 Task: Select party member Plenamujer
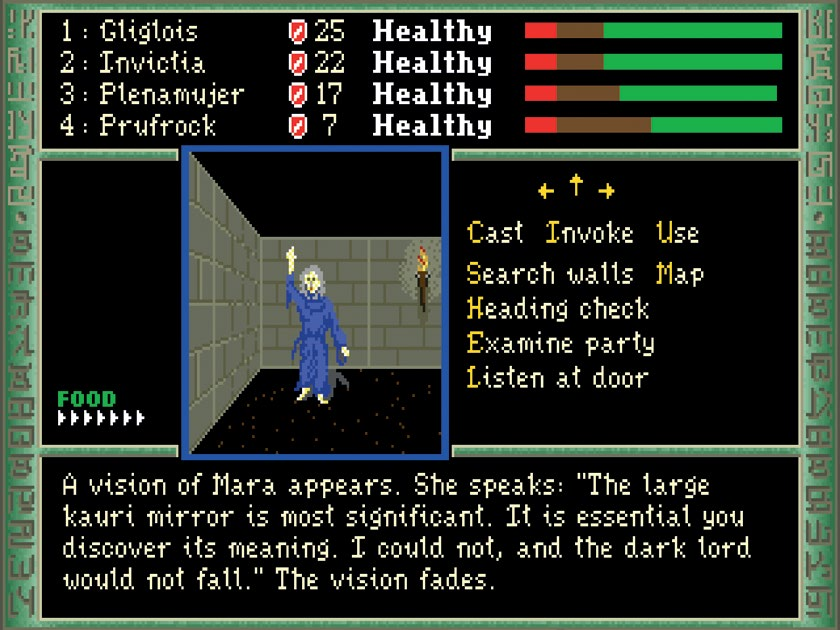(171, 95)
